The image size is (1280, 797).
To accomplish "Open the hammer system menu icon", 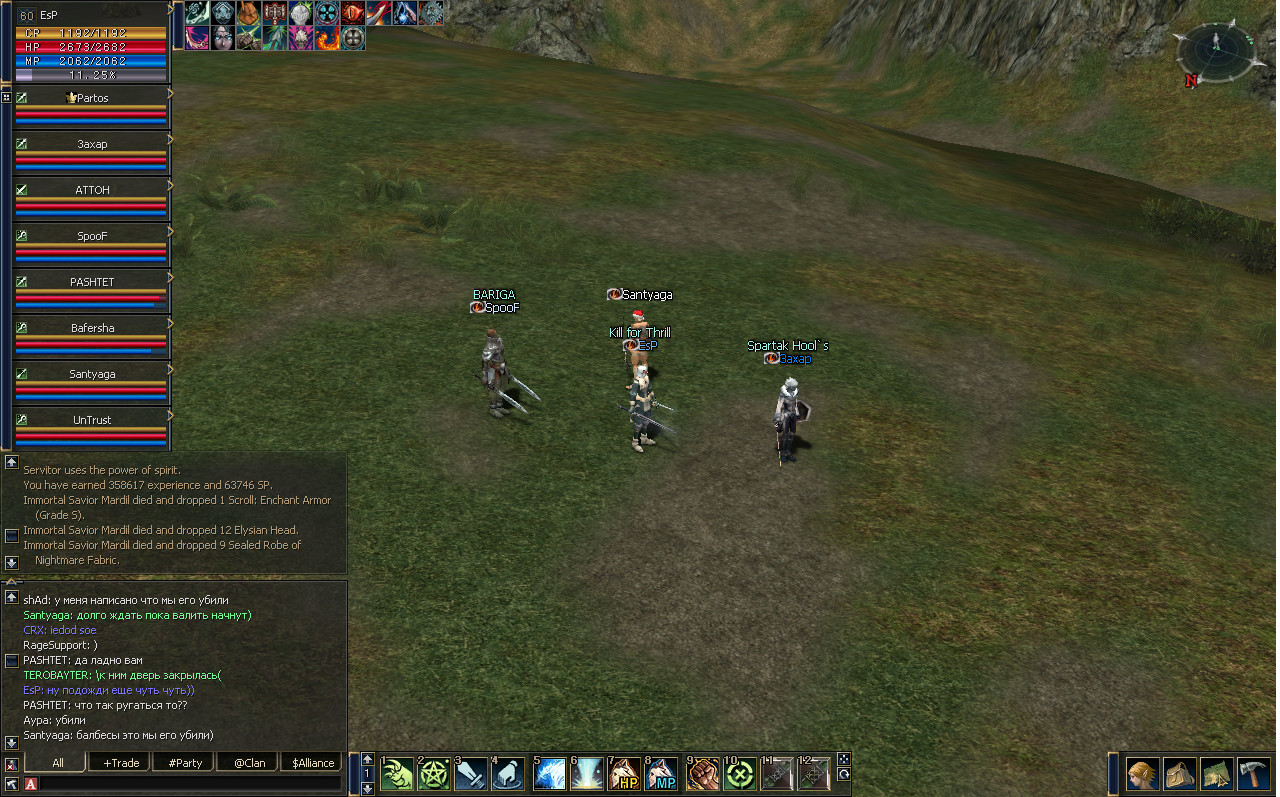I will [x=1254, y=774].
